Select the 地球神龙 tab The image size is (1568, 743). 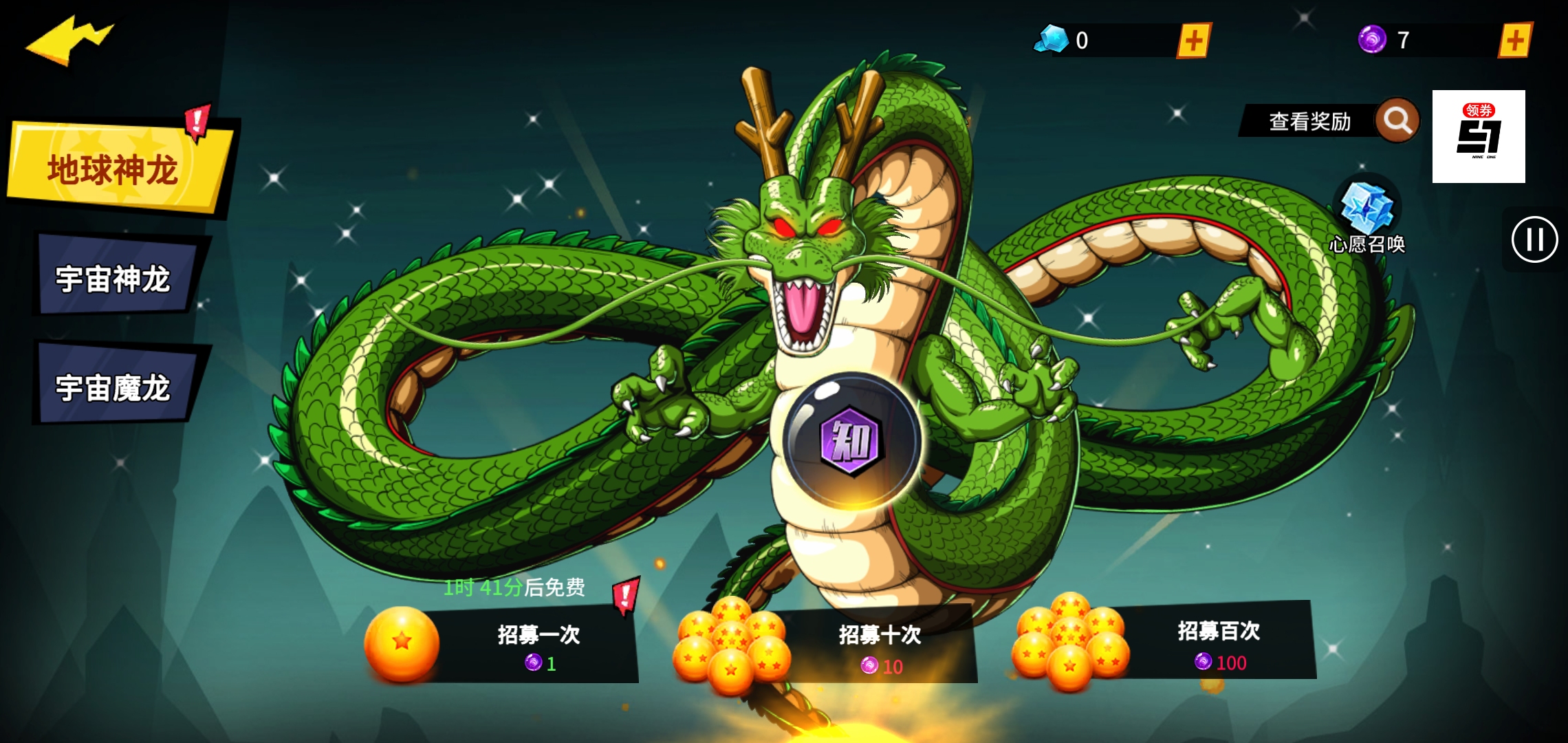click(117, 169)
